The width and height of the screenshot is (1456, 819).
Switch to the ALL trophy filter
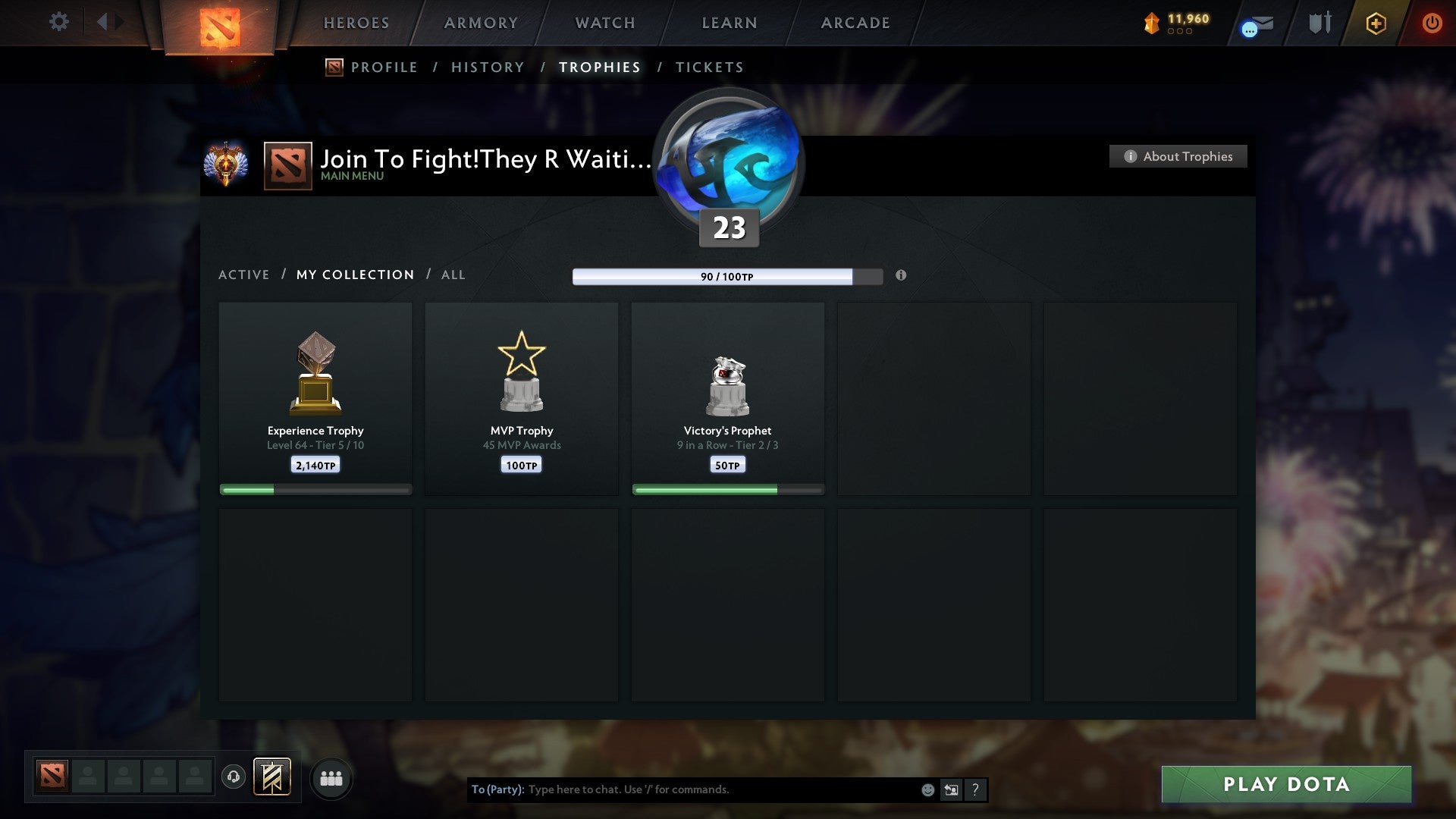(x=453, y=275)
